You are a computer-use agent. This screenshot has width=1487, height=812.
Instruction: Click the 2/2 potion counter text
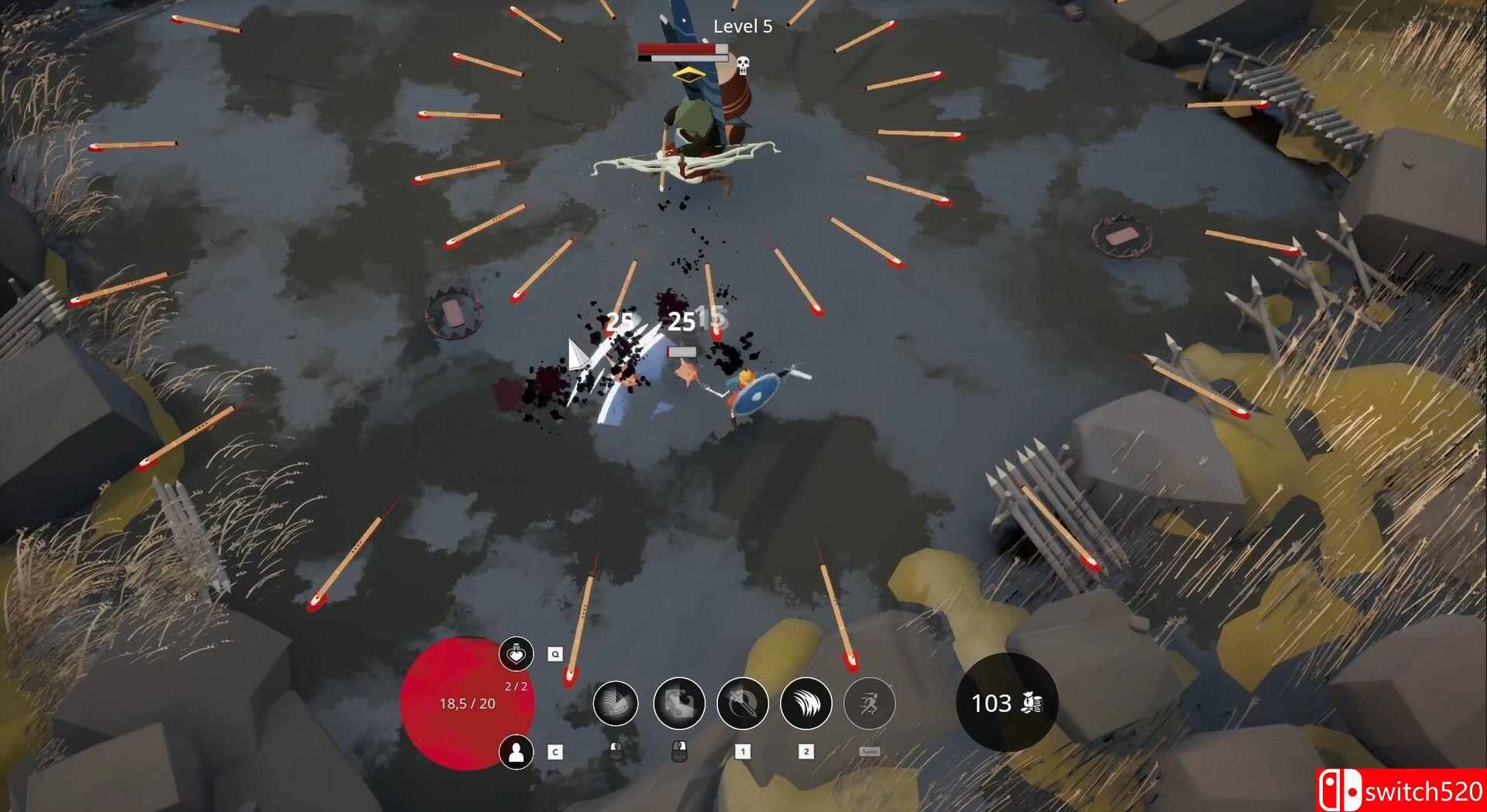tap(517, 685)
